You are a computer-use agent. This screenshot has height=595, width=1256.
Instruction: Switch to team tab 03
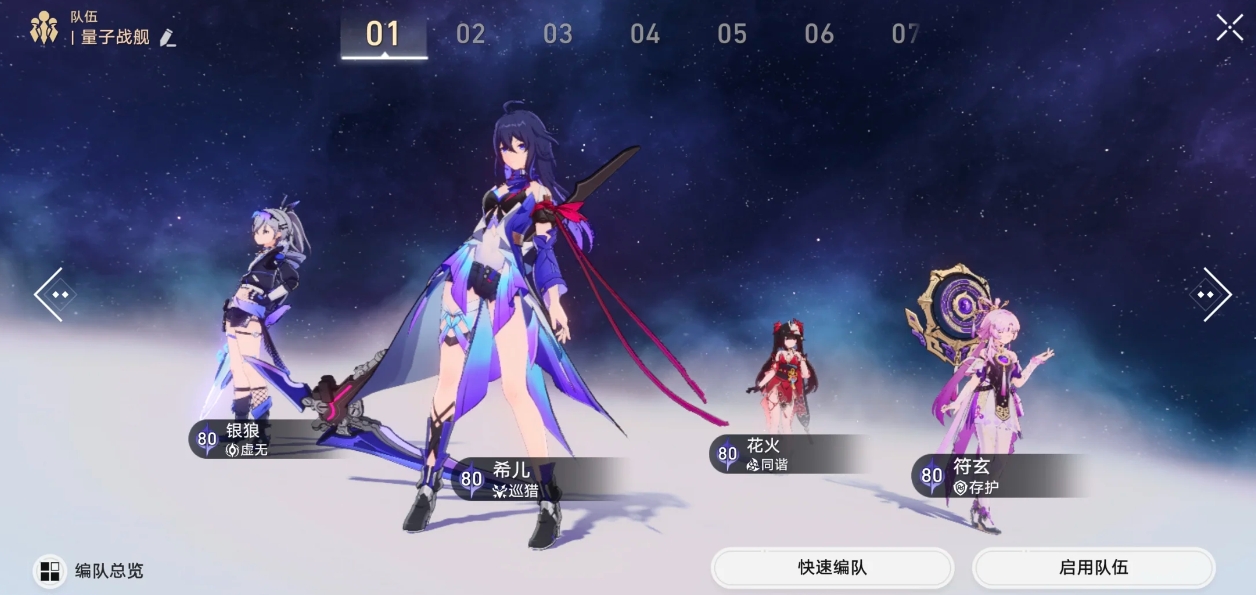coord(557,34)
